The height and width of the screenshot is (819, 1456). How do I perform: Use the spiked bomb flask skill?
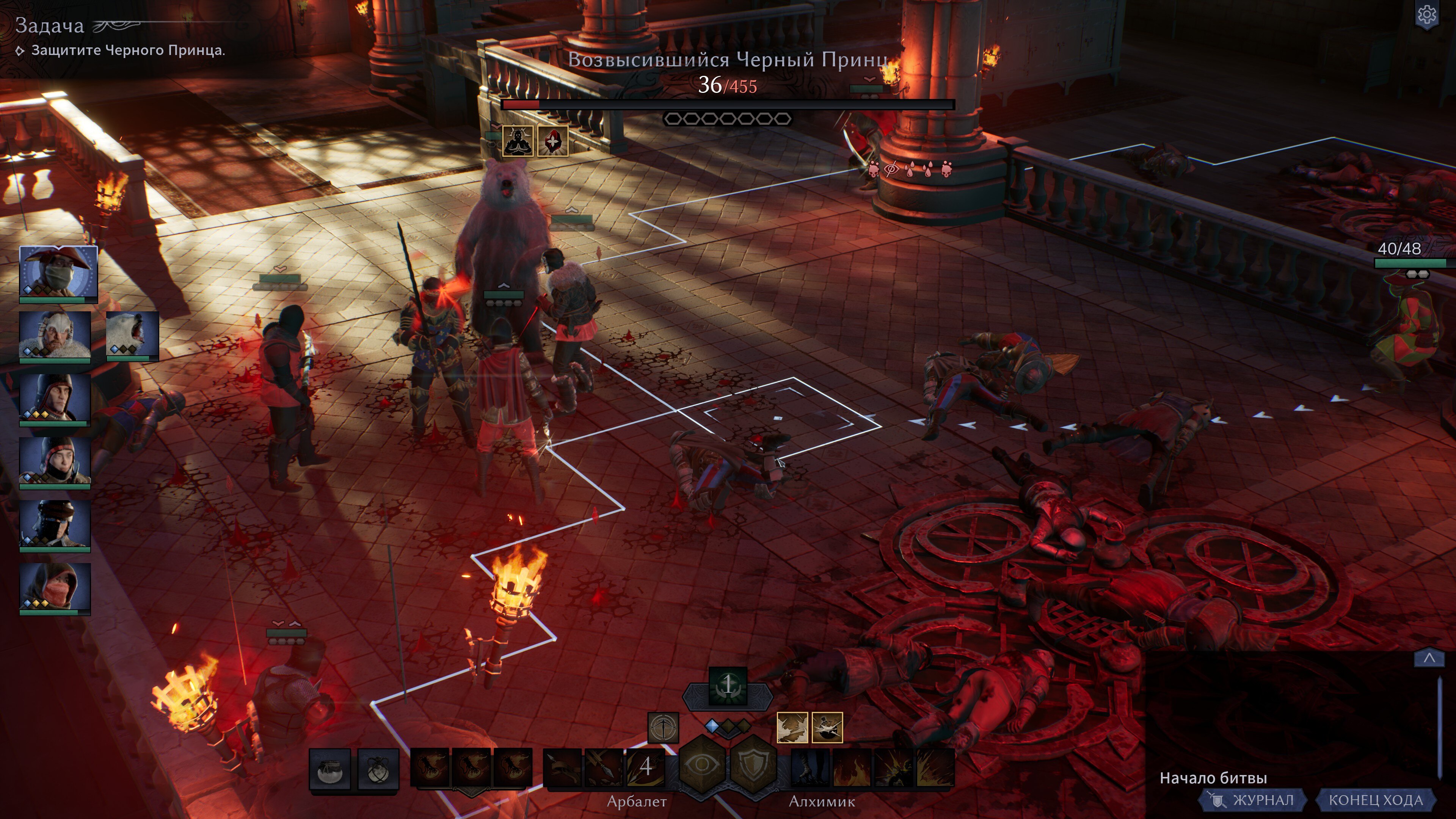827,728
